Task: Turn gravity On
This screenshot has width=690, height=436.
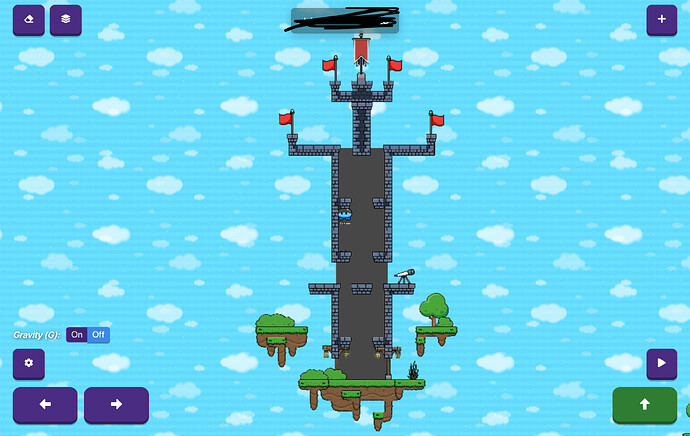Action: [x=77, y=335]
